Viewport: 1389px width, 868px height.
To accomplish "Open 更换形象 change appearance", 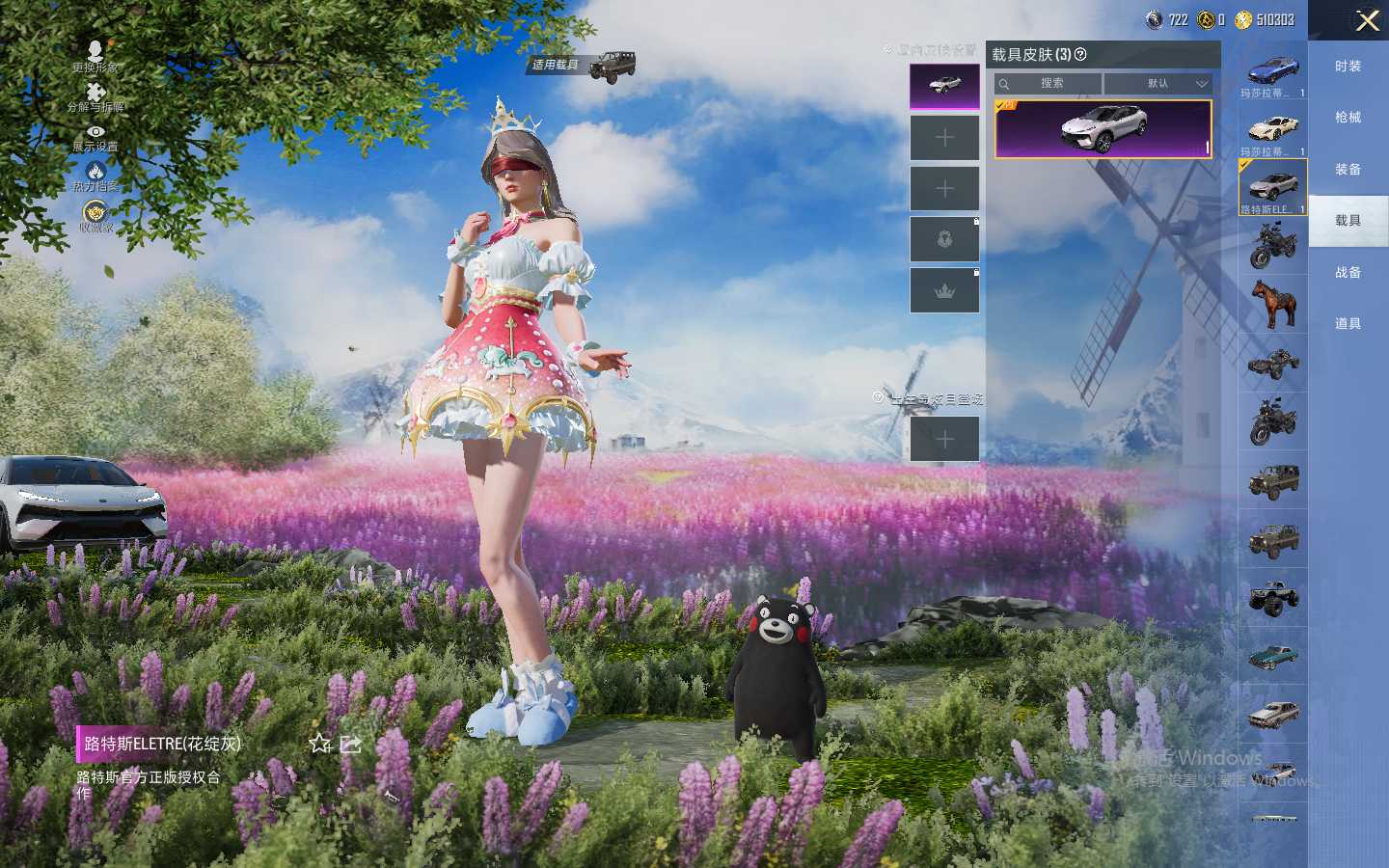I will pos(95,56).
